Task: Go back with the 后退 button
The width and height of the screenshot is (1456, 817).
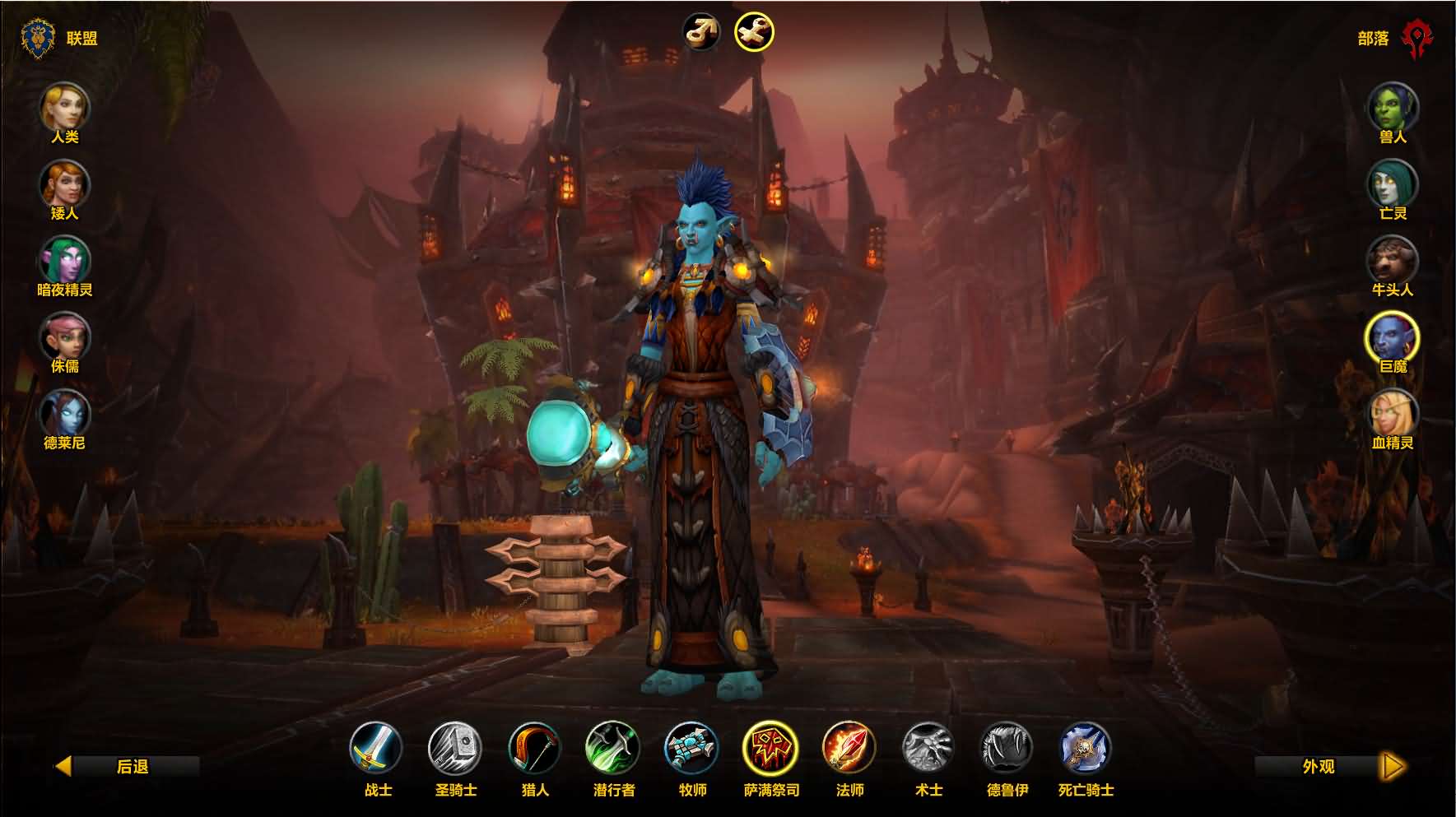Action: 128,767
